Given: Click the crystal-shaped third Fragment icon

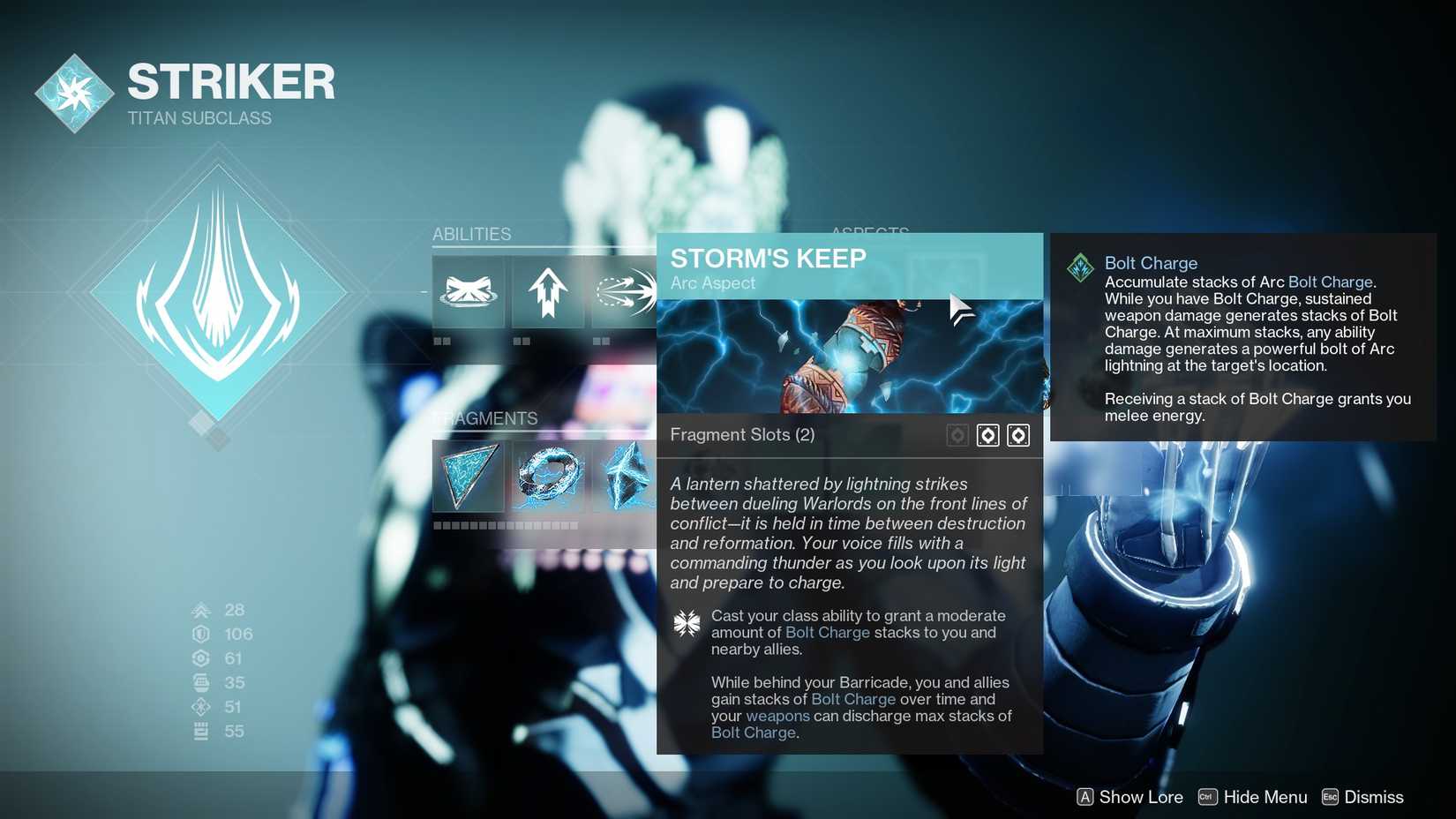Looking at the screenshot, I should click(627, 477).
